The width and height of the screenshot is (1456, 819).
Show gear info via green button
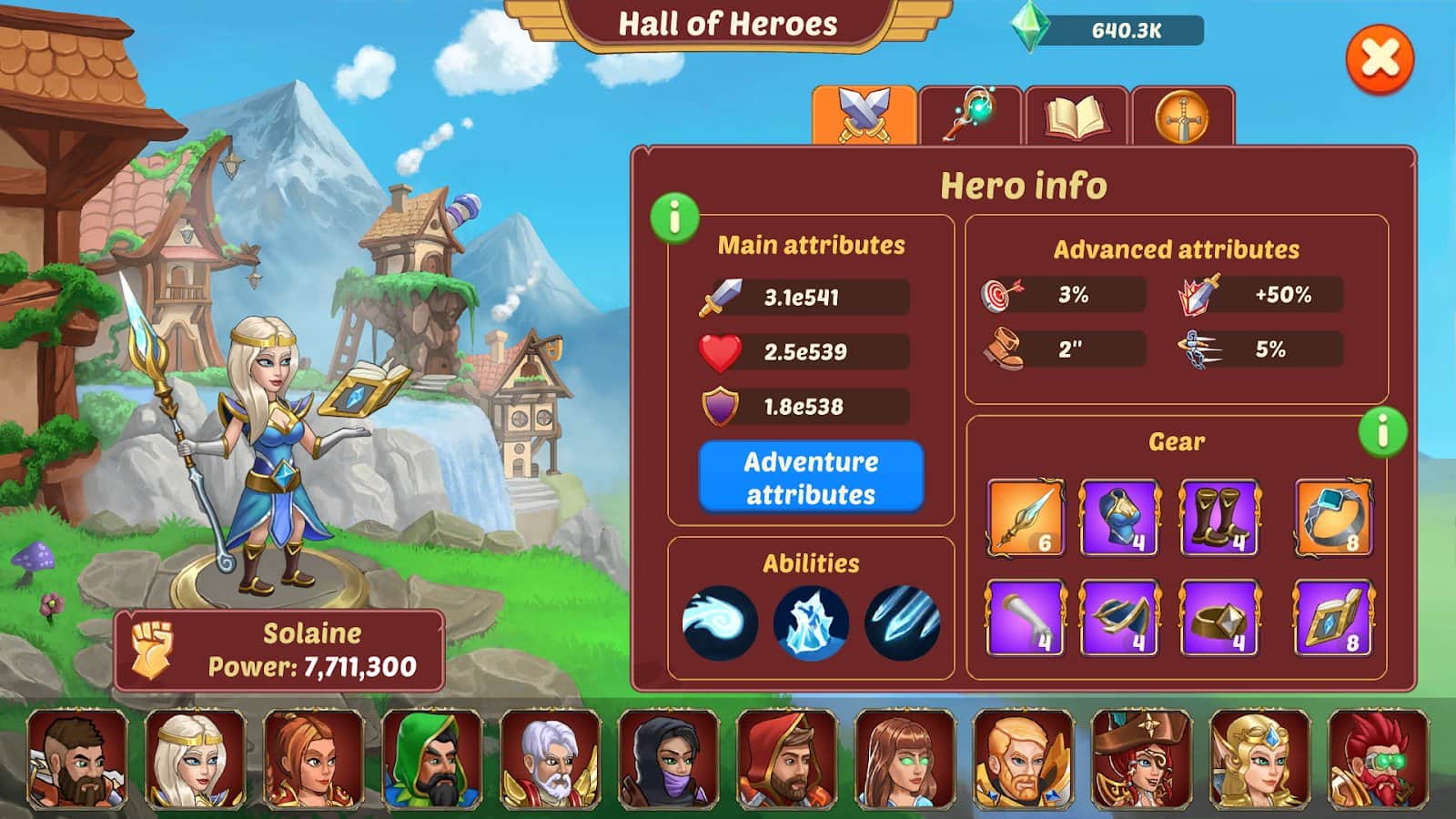(1382, 431)
